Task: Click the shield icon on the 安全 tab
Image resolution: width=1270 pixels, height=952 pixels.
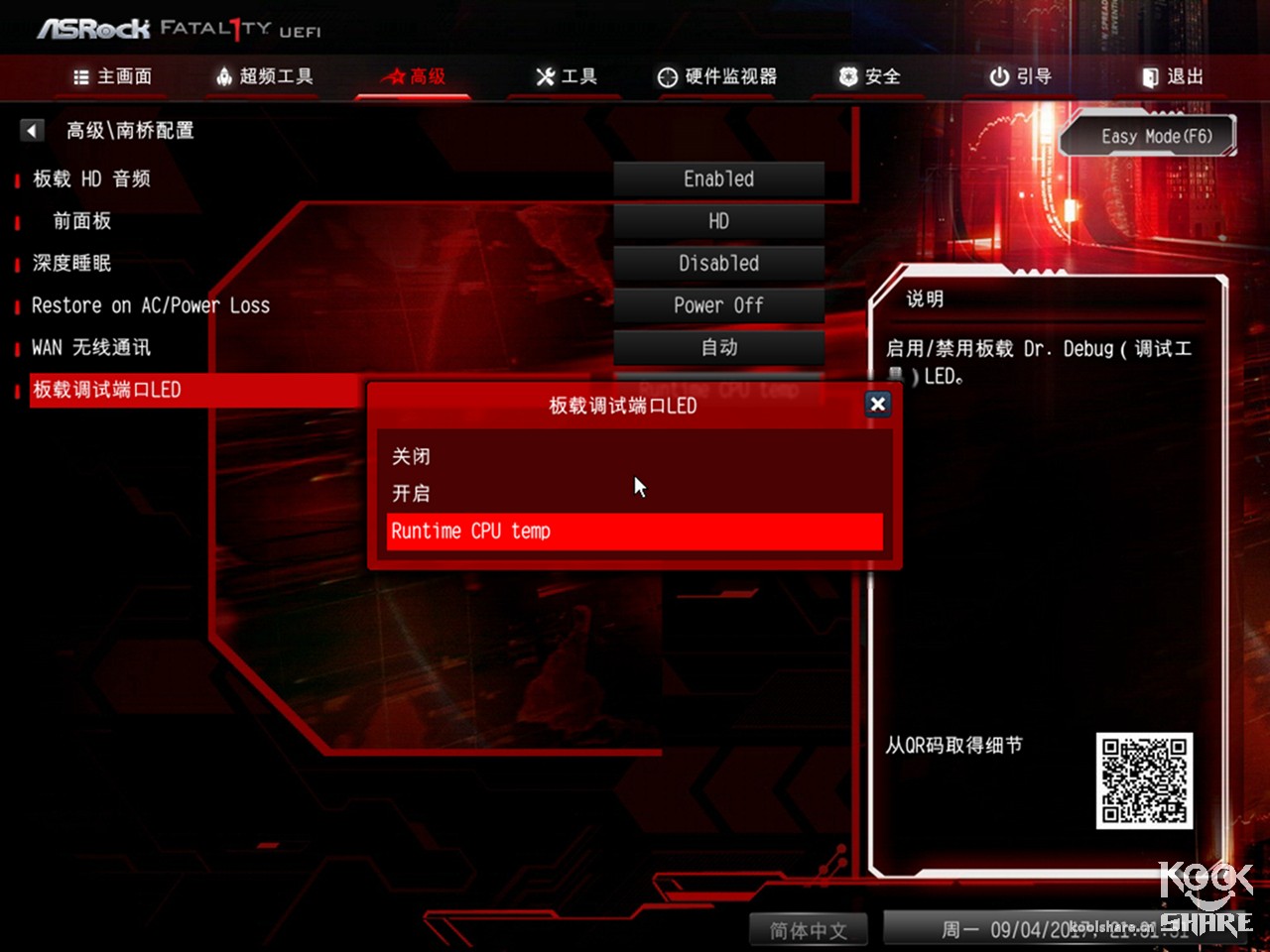Action: pyautogui.click(x=845, y=76)
